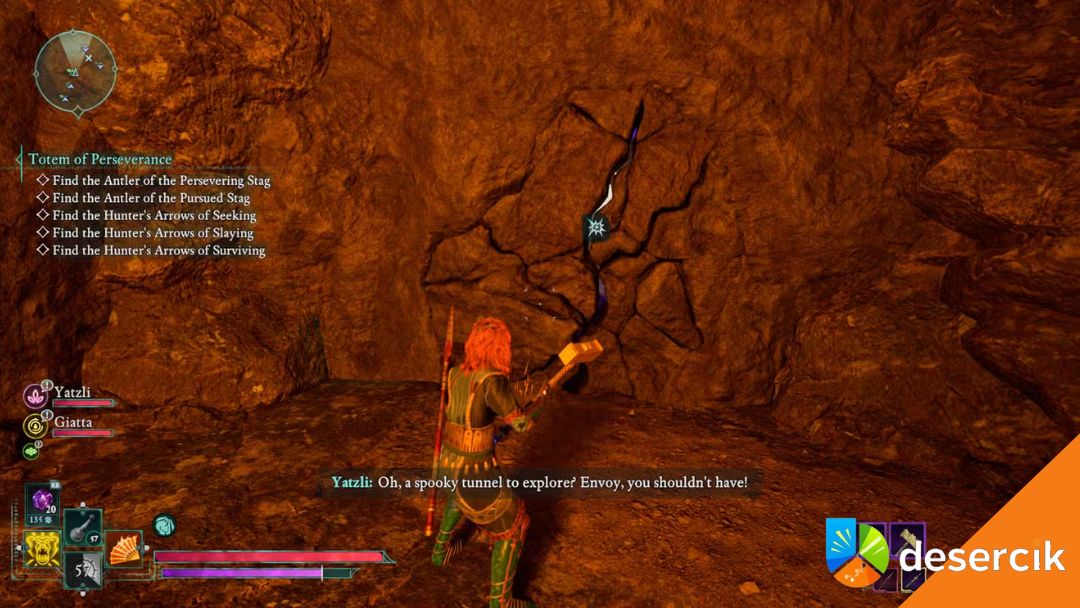The image size is (1080, 608).
Task: Activate the yellow roaring beast ability
Action: point(41,549)
